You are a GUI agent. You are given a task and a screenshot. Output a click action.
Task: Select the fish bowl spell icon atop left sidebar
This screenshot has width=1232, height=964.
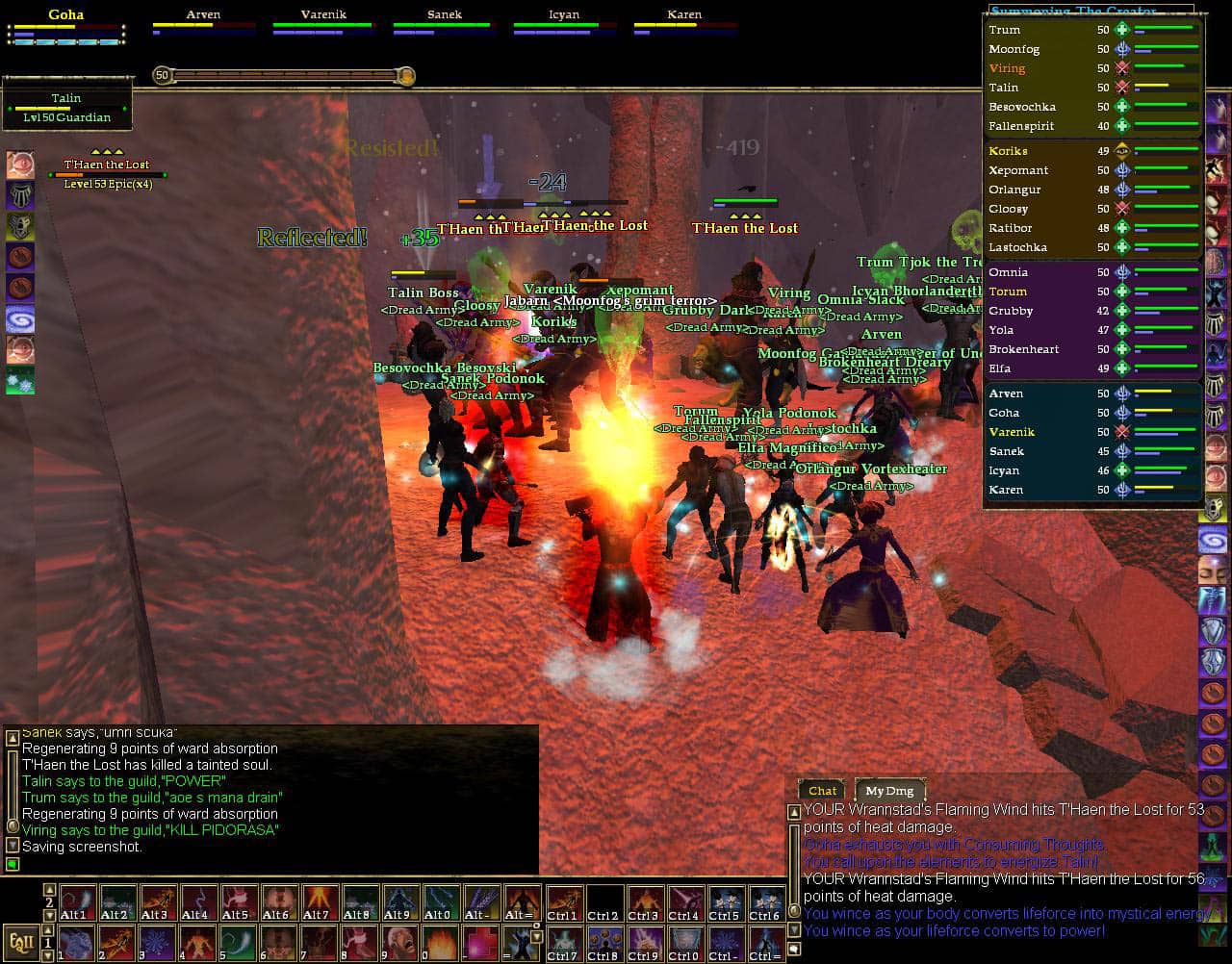pos(21,162)
